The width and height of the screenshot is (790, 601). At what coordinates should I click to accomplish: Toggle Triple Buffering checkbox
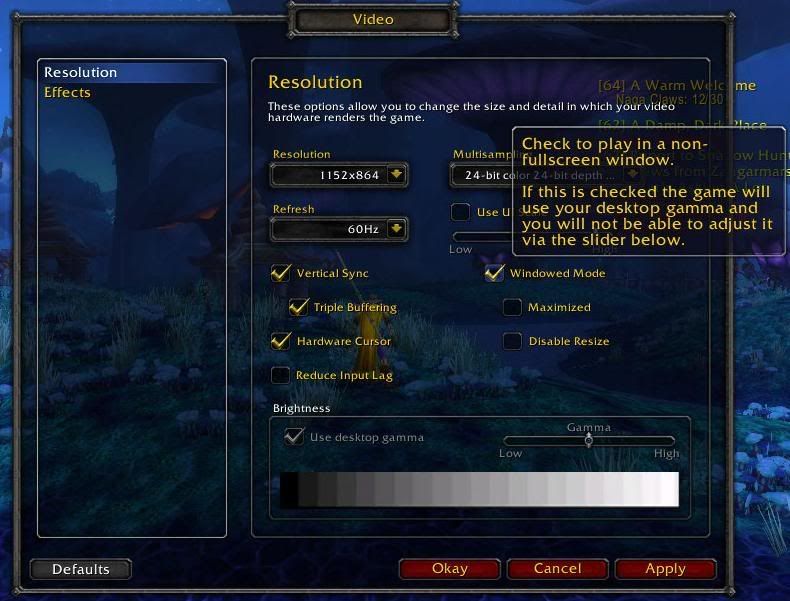[x=298, y=307]
